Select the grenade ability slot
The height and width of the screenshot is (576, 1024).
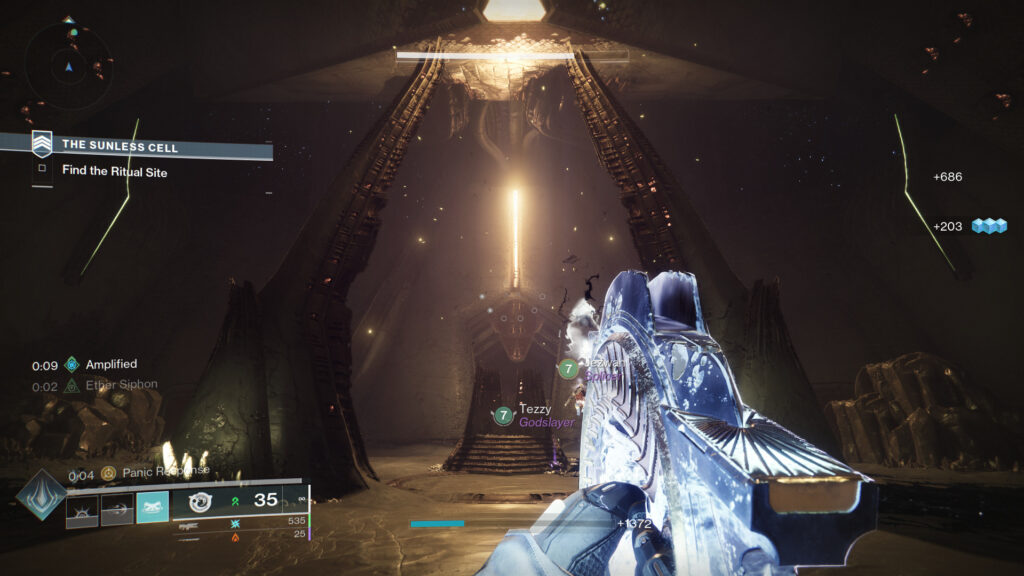point(82,509)
